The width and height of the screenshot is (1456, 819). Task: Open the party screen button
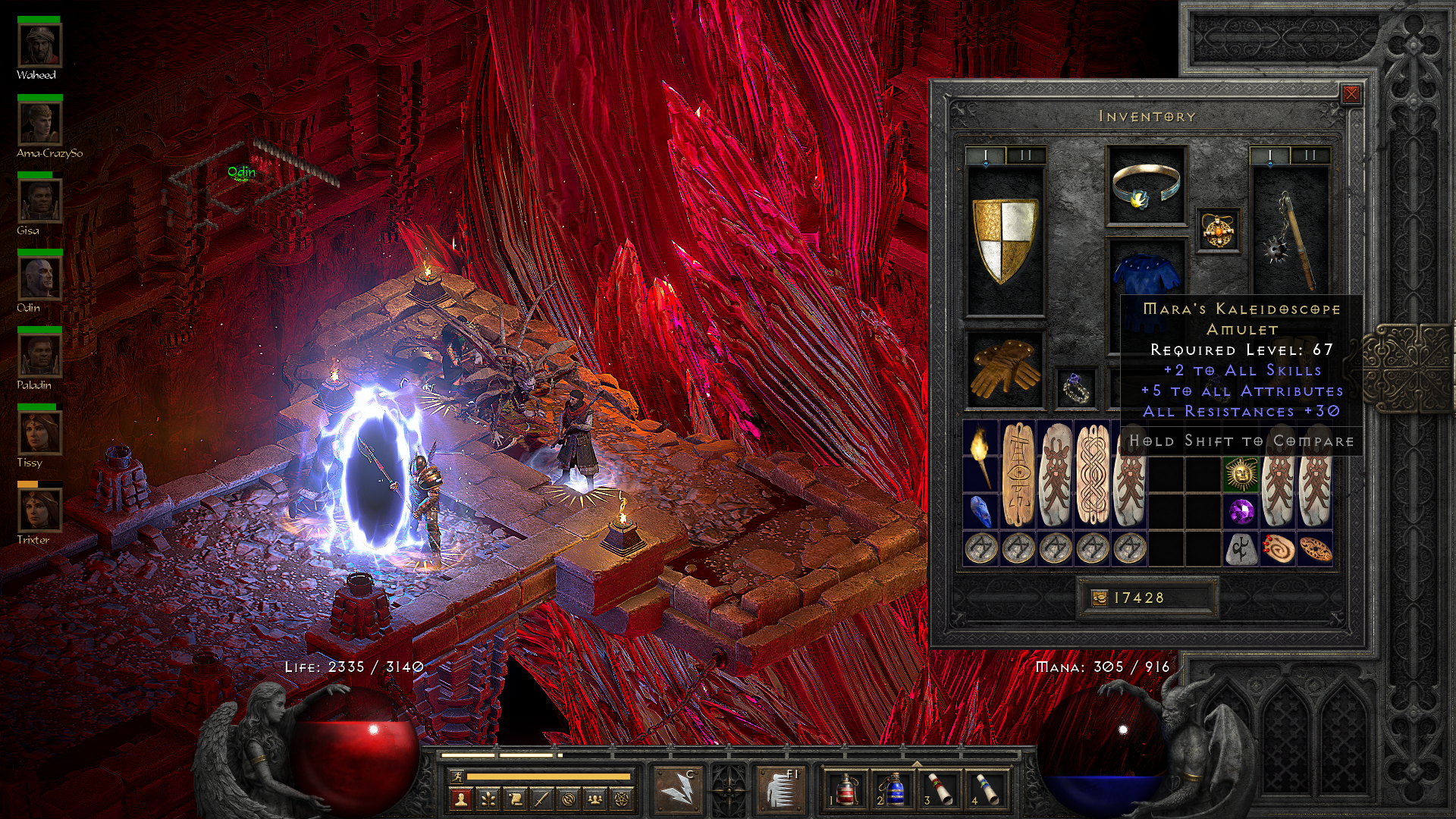point(596,799)
